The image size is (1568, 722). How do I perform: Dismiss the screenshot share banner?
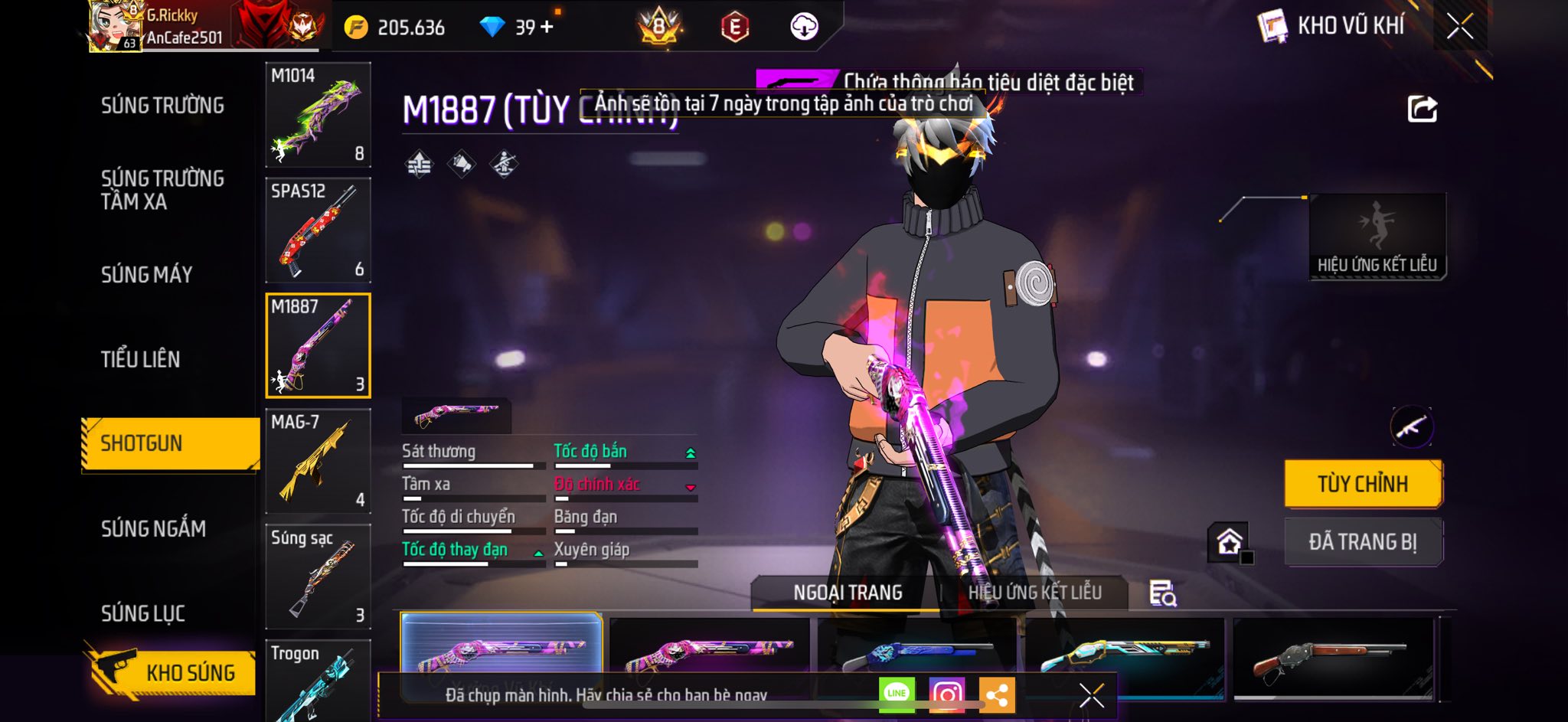pyautogui.click(x=1091, y=695)
